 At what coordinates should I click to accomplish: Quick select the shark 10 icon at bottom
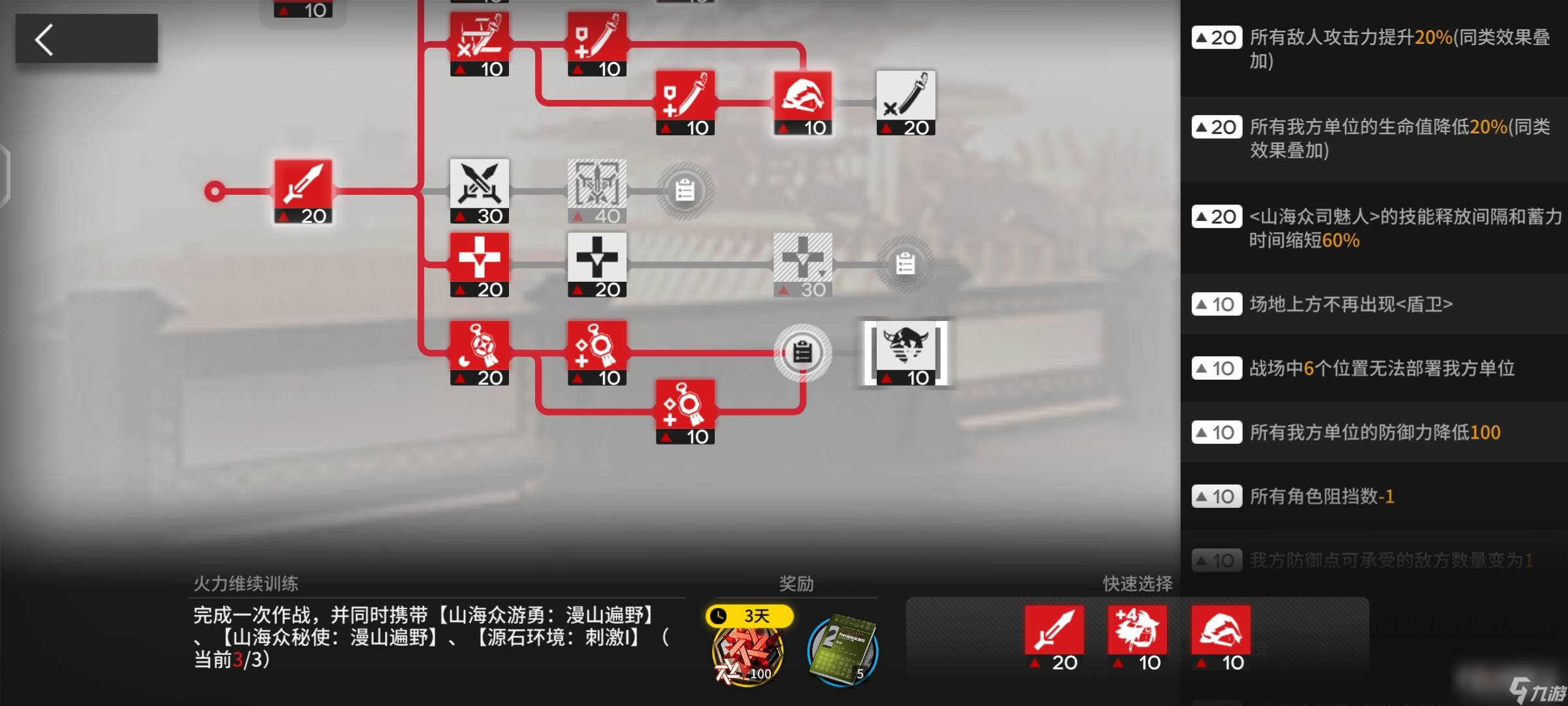tap(1220, 631)
